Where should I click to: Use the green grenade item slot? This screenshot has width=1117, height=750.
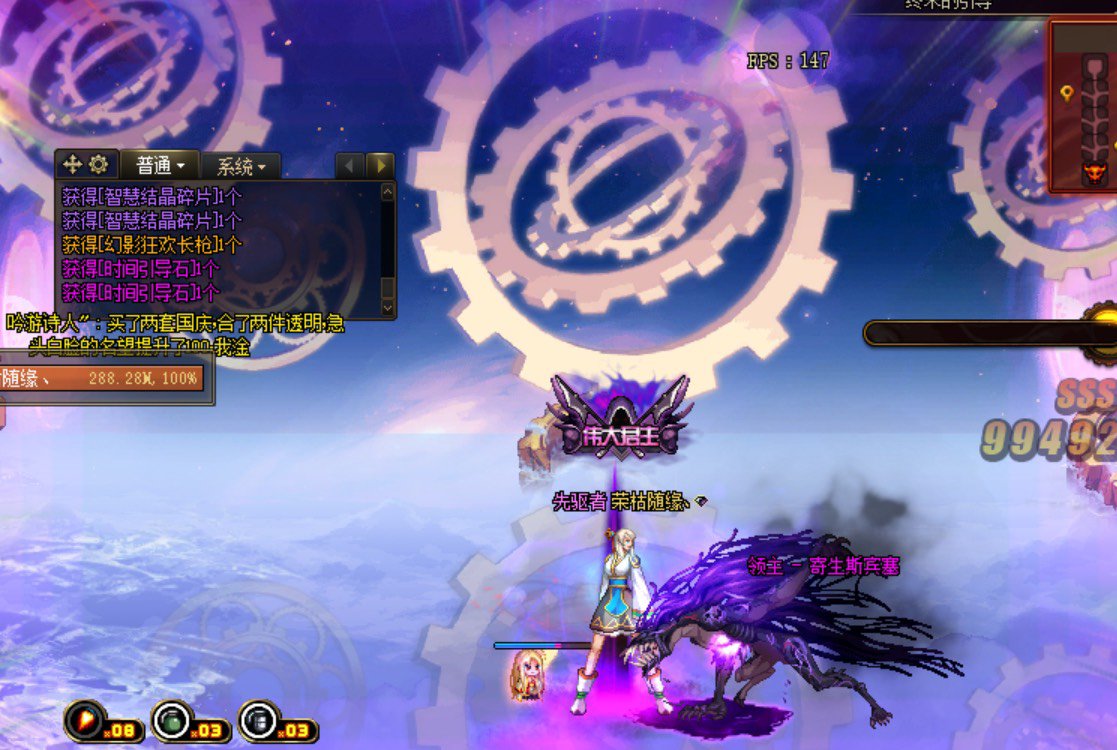pos(170,719)
